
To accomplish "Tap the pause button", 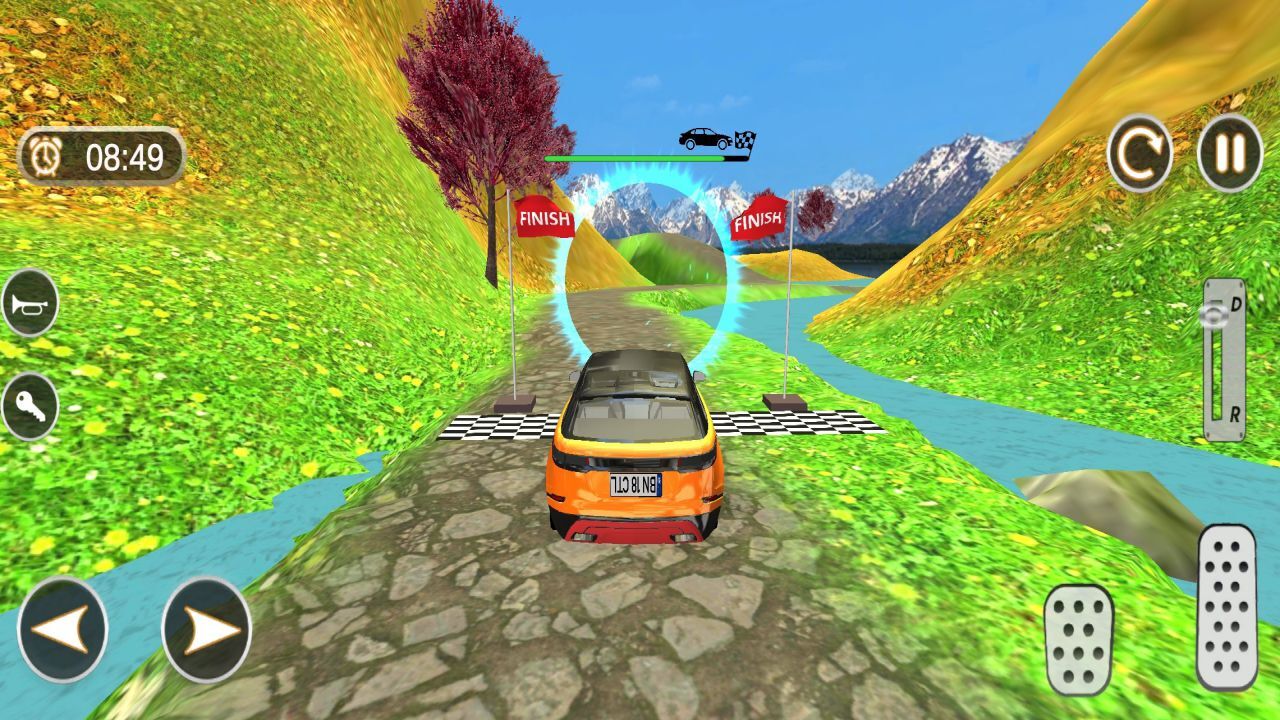I will click(x=1229, y=153).
